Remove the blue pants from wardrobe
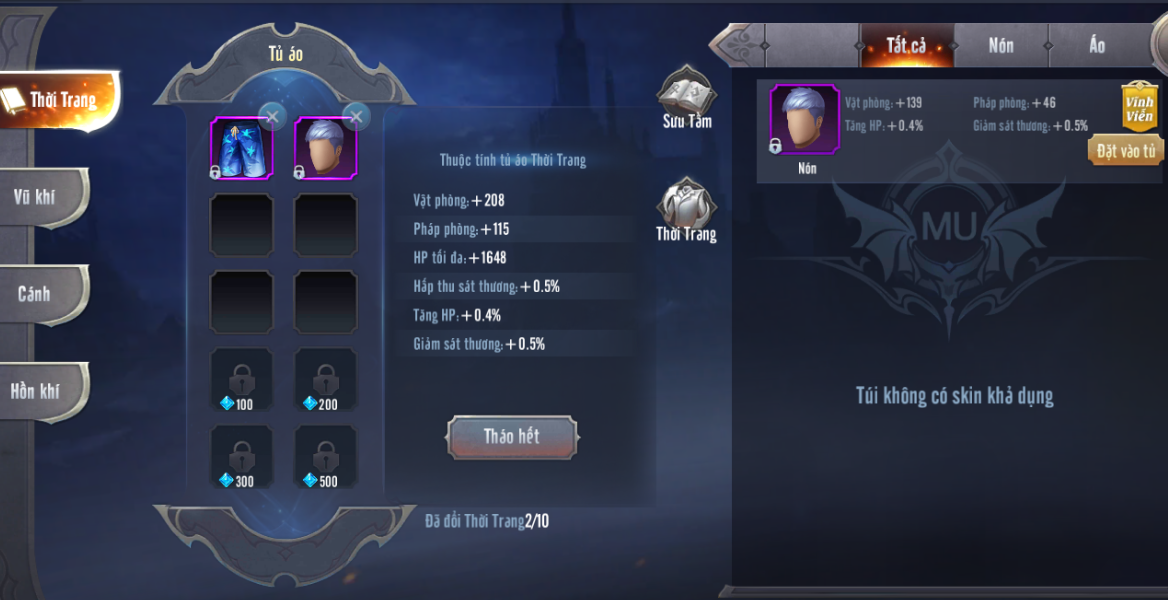The height and width of the screenshot is (600, 1168). click(x=272, y=116)
